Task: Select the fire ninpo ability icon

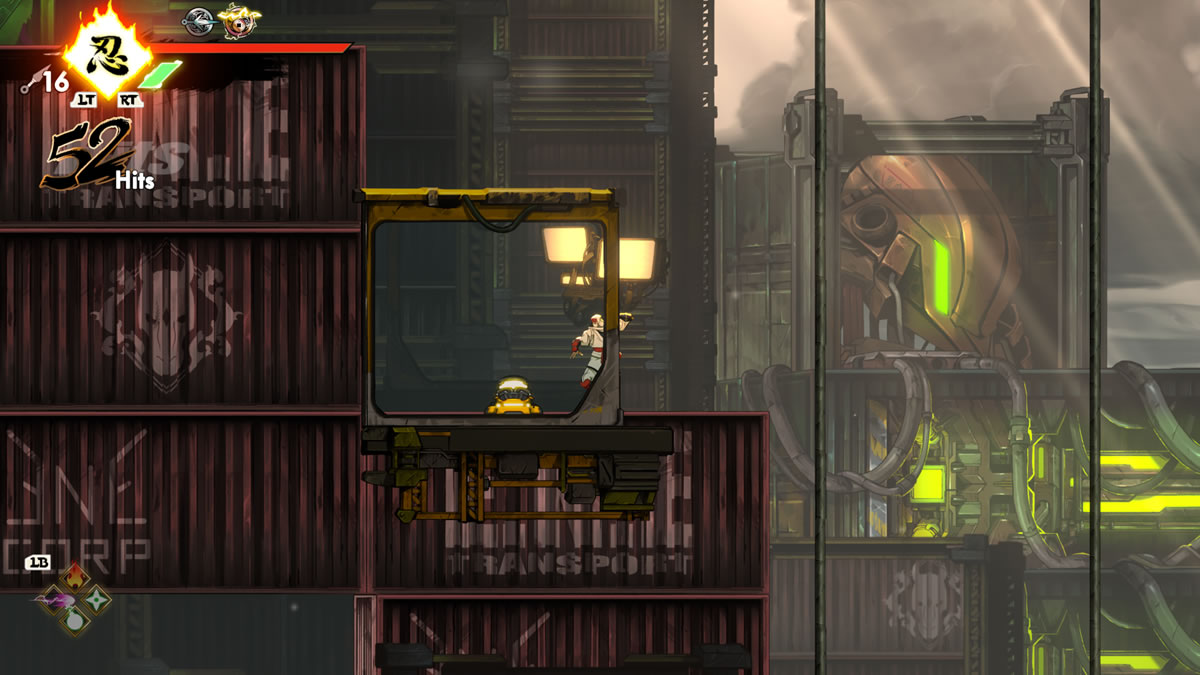Action: click(75, 579)
